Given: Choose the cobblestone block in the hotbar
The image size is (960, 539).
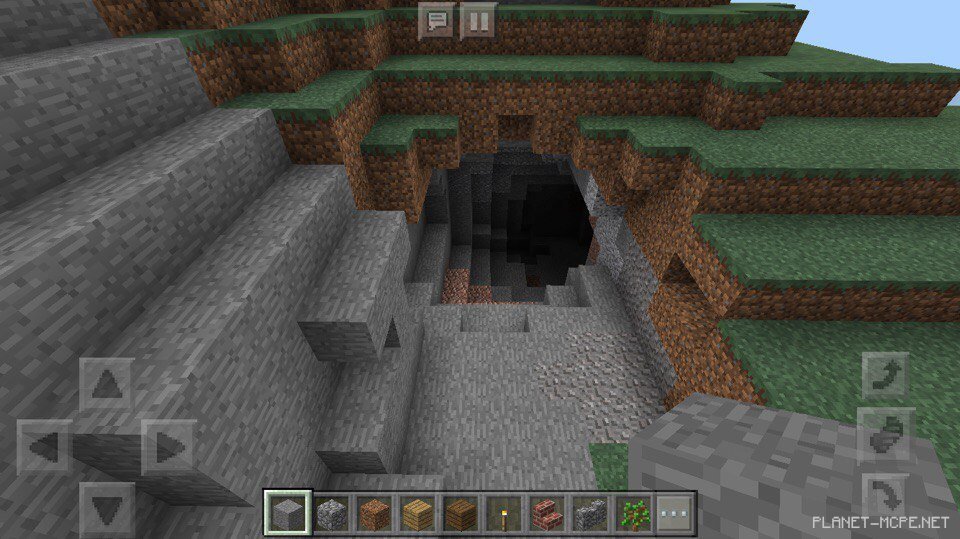Looking at the screenshot, I should pos(330,514).
